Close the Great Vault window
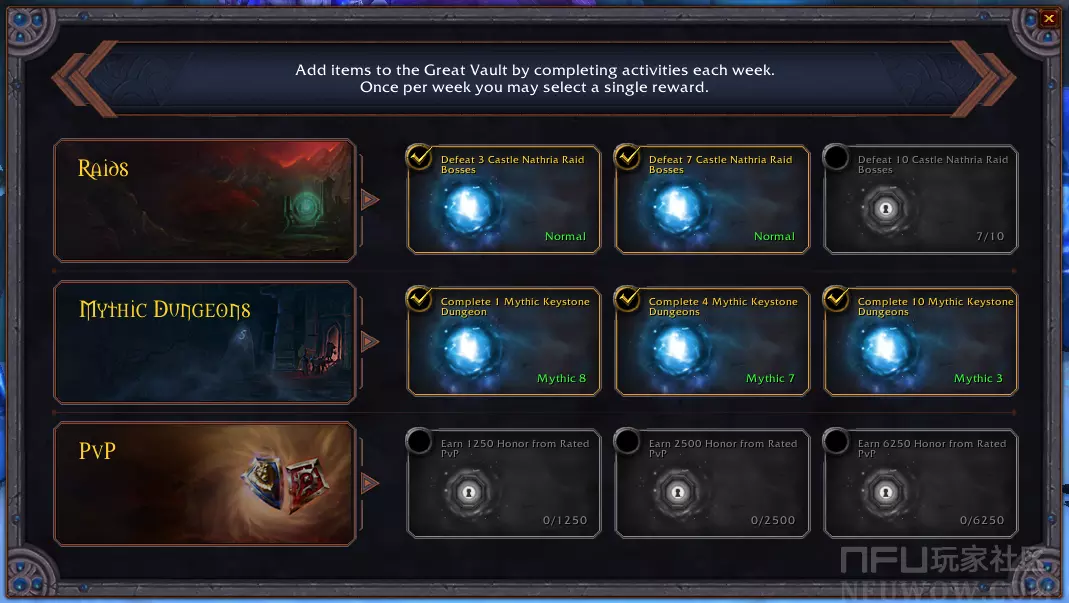1069x603 pixels. coord(1048,18)
